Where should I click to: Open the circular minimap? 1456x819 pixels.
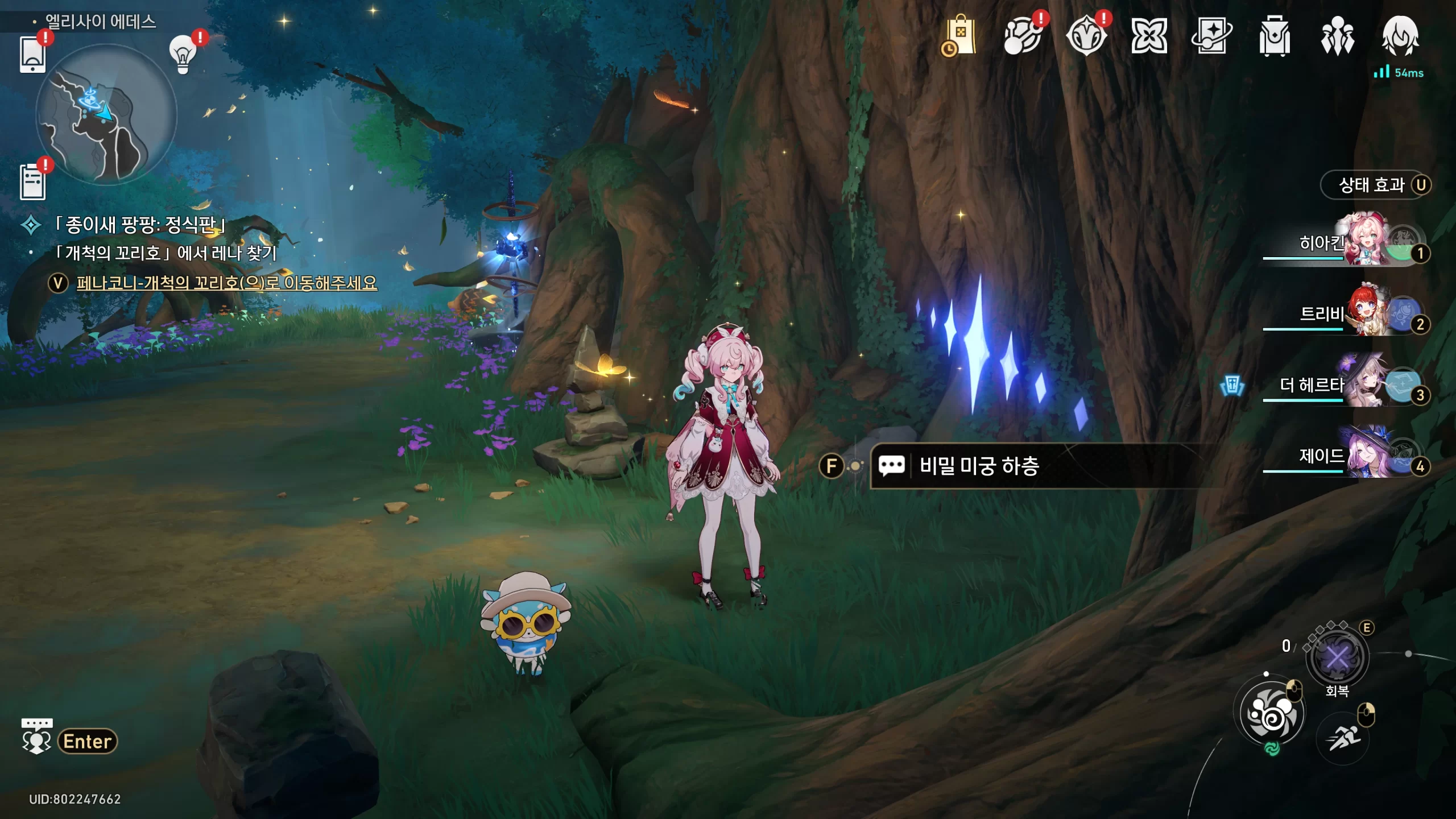pyautogui.click(x=106, y=115)
